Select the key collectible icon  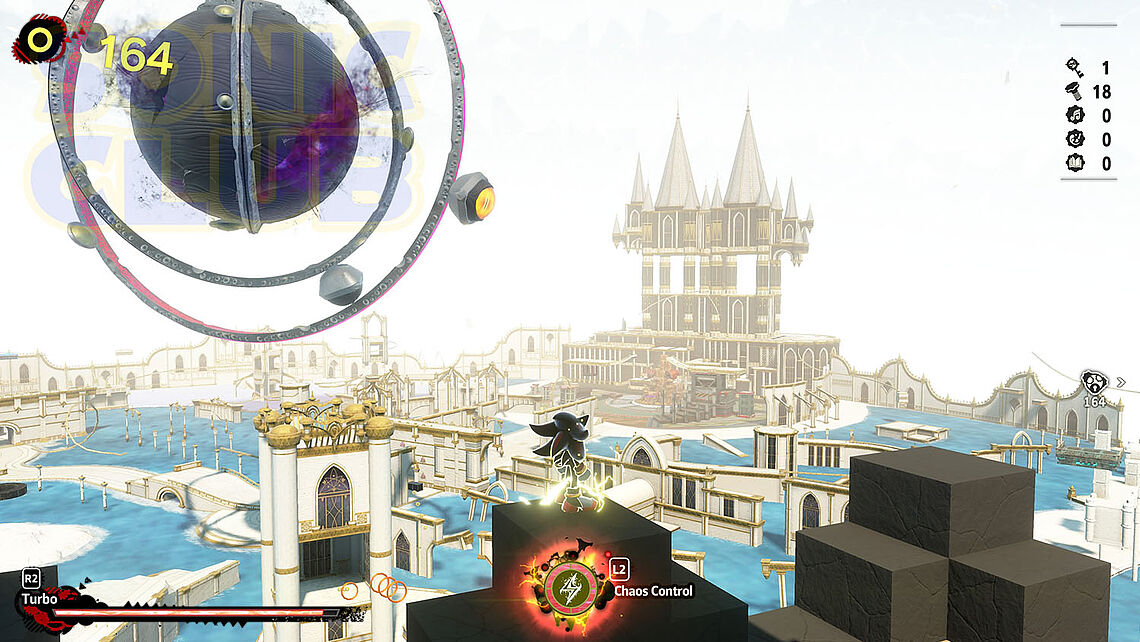pyautogui.click(x=1076, y=68)
